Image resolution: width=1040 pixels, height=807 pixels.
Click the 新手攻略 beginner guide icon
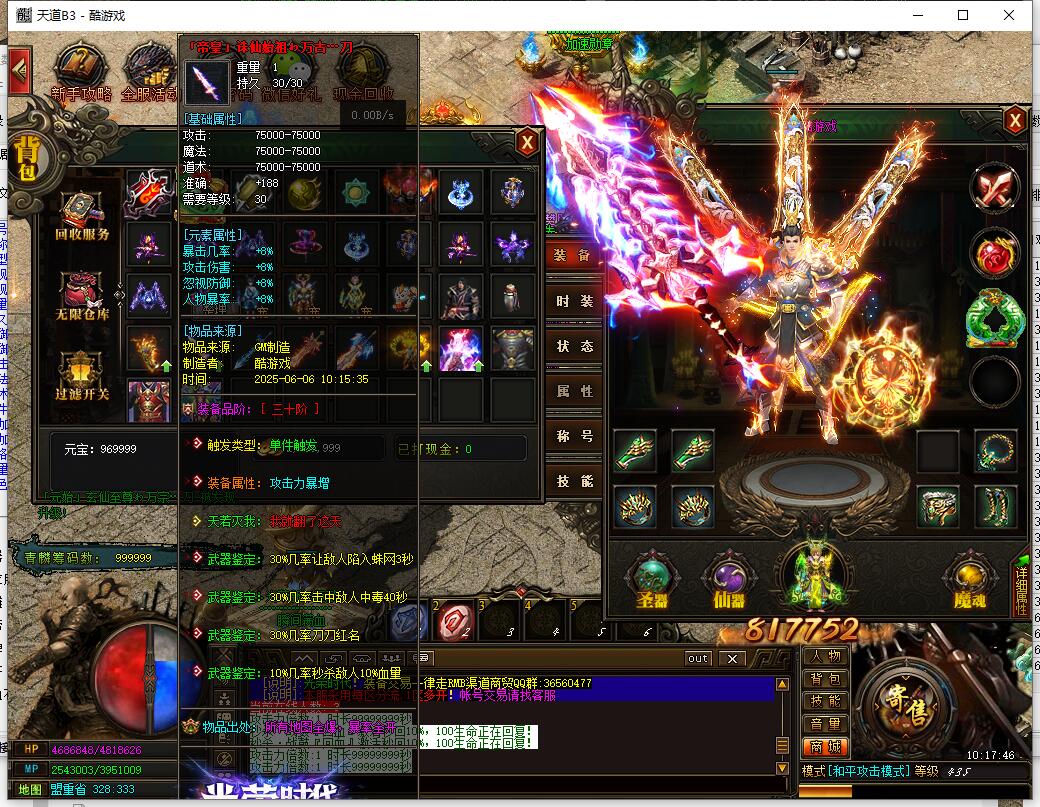tap(80, 72)
